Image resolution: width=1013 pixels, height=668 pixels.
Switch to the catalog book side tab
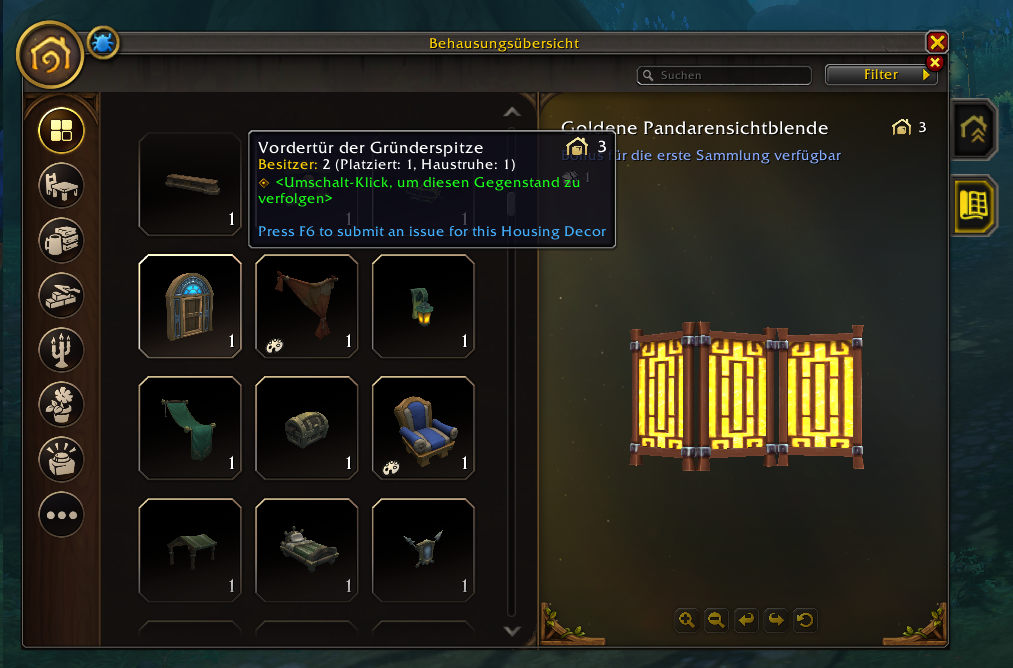click(x=973, y=204)
